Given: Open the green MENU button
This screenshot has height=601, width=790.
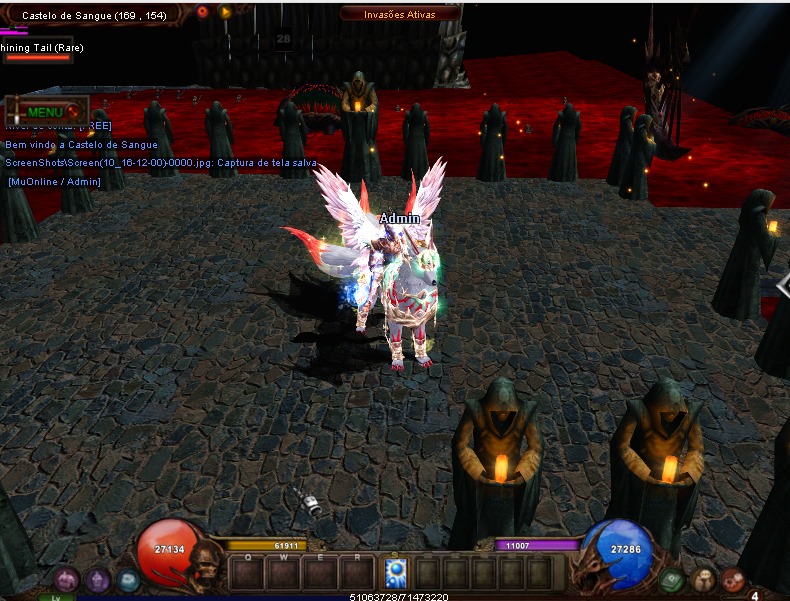Looking at the screenshot, I should 45,112.
